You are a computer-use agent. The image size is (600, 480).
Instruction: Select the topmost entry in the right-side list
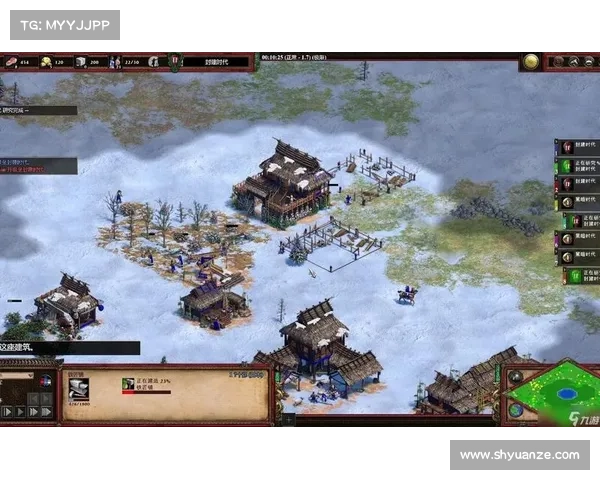(x=577, y=146)
